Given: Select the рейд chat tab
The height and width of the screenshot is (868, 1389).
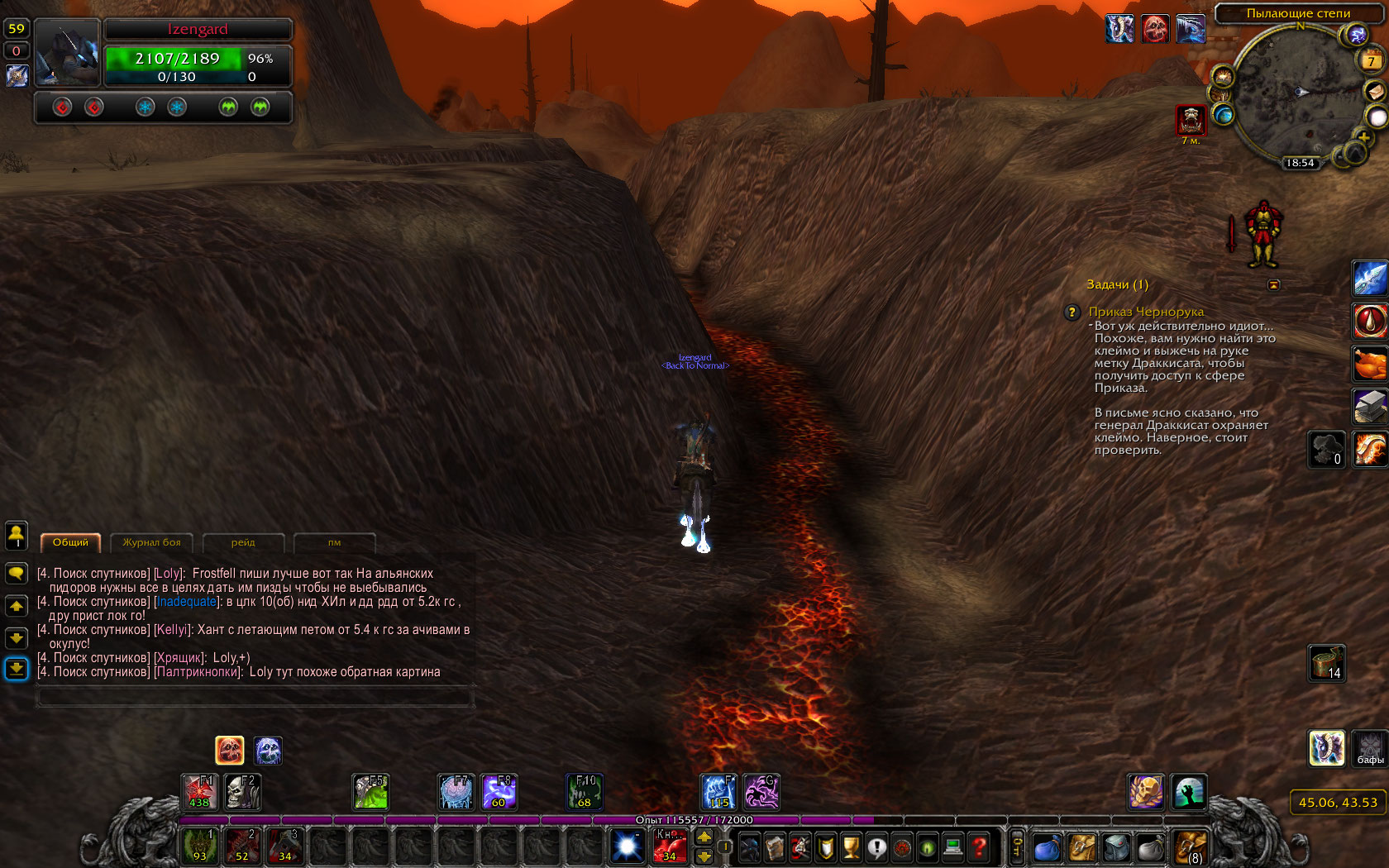Looking at the screenshot, I should [x=243, y=542].
